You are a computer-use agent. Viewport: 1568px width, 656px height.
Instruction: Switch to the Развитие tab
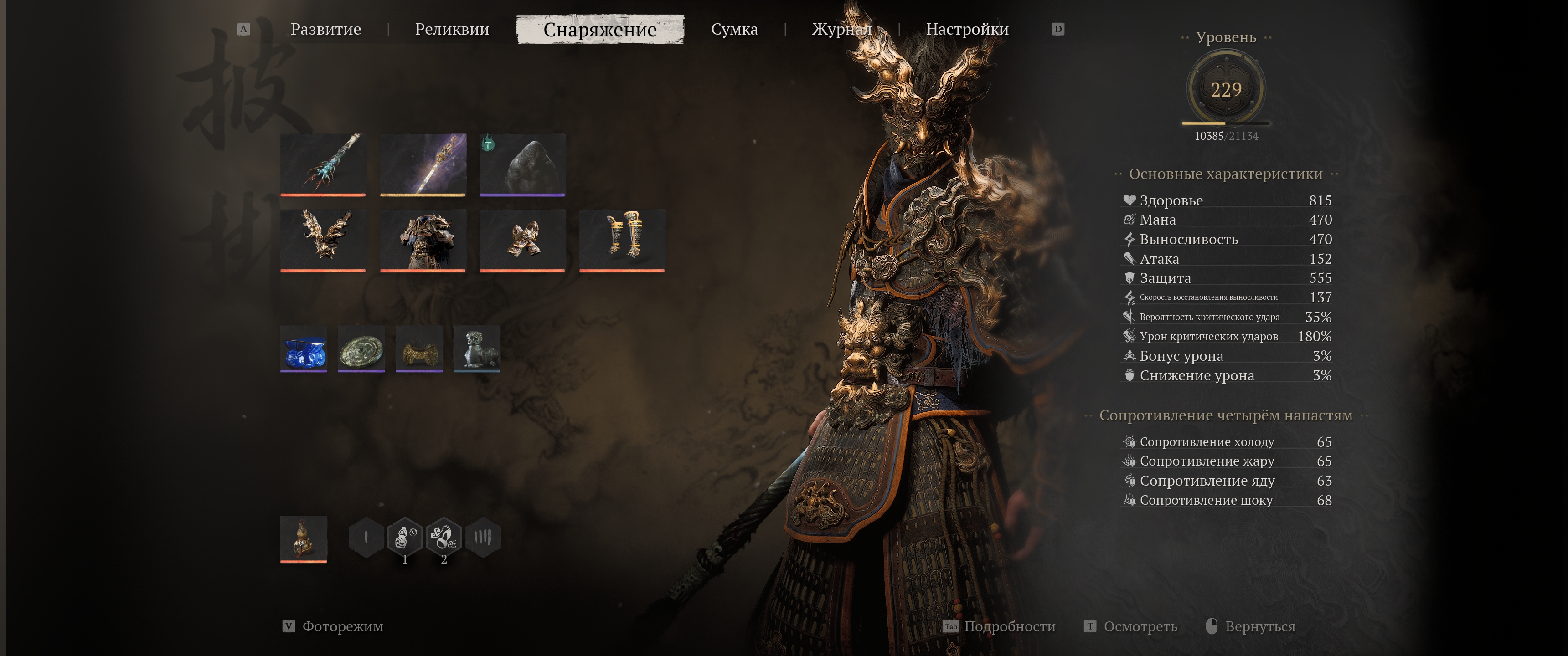tap(325, 29)
